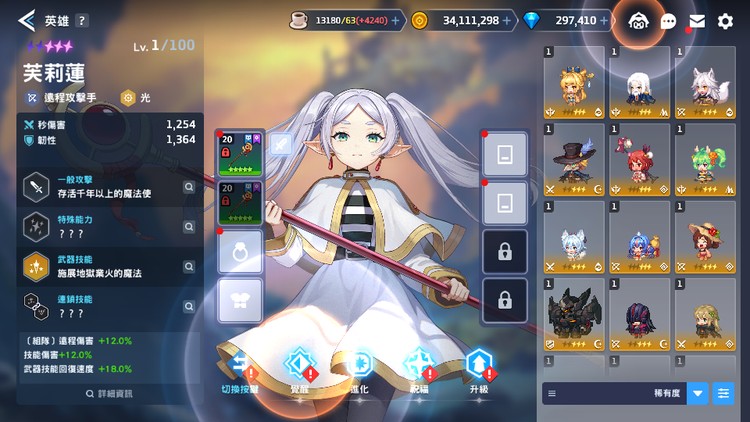Open the mail envelope
This screenshot has height=422, width=750.
[x=697, y=21]
